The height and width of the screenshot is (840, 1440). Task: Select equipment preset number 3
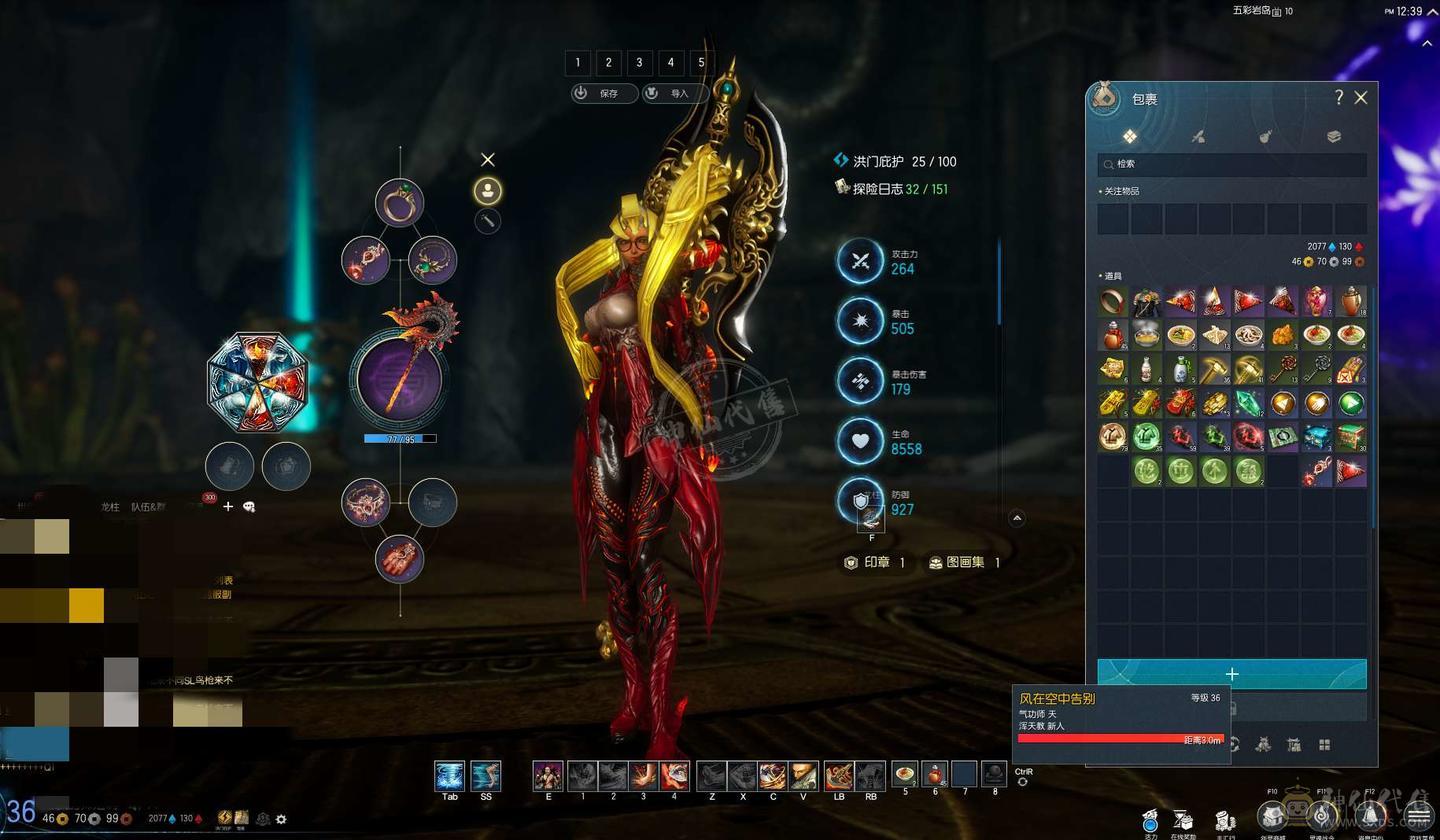click(x=639, y=62)
